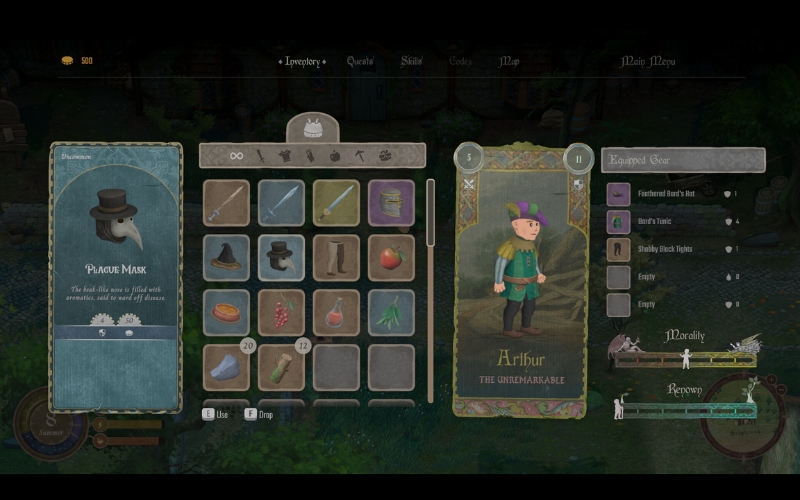The height and width of the screenshot is (500, 800).
Task: Switch to the Quests tab
Action: [x=360, y=61]
